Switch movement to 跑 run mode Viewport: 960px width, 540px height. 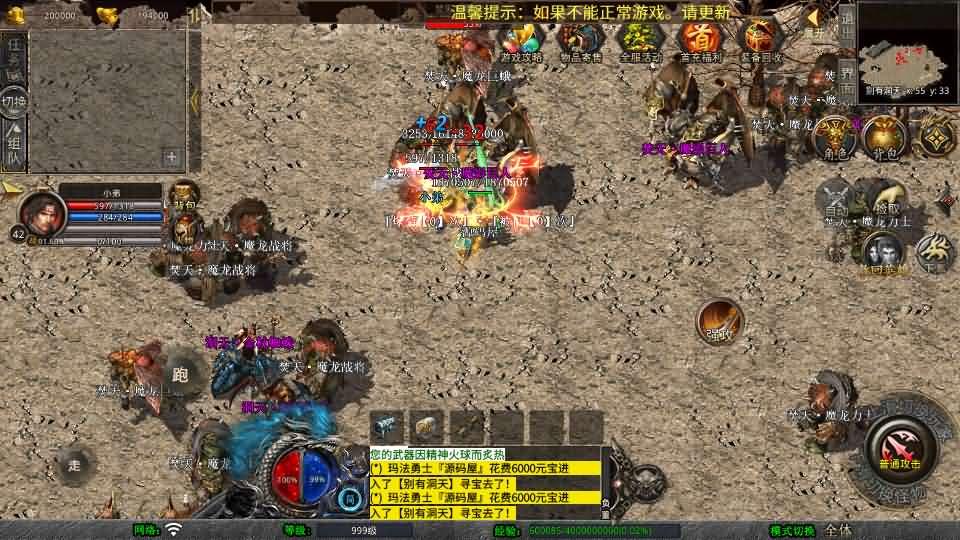[181, 375]
